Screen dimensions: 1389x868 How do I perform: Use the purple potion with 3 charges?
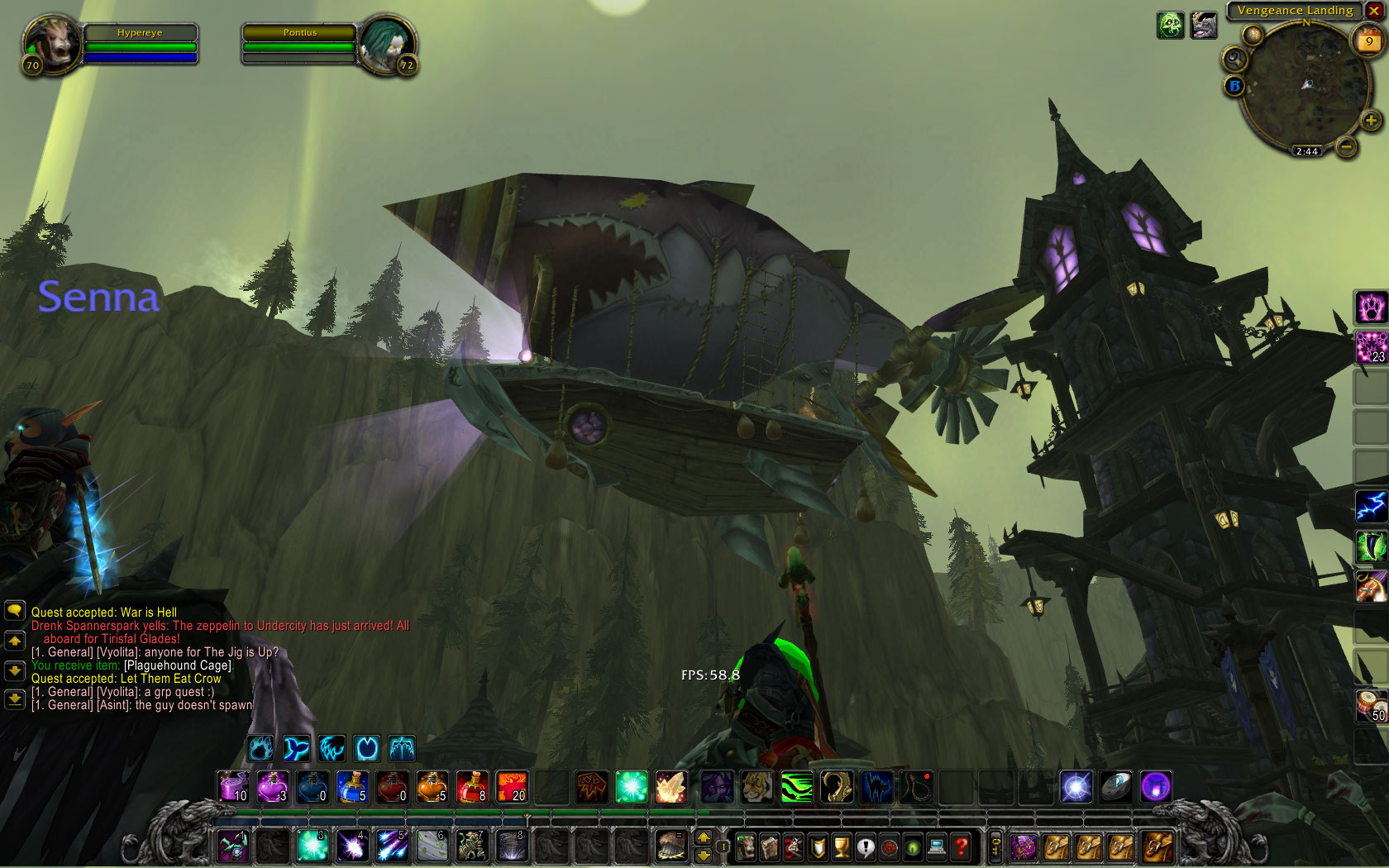click(x=272, y=787)
